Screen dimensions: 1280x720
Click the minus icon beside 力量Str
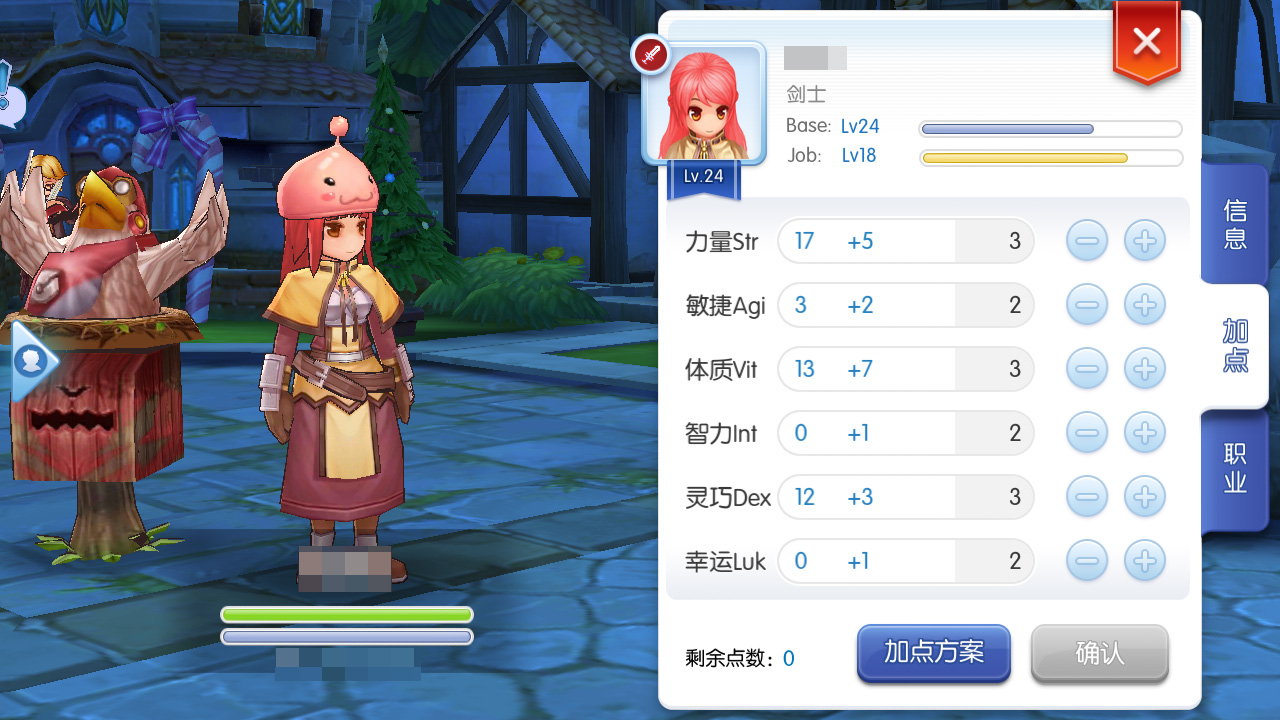(x=1086, y=240)
